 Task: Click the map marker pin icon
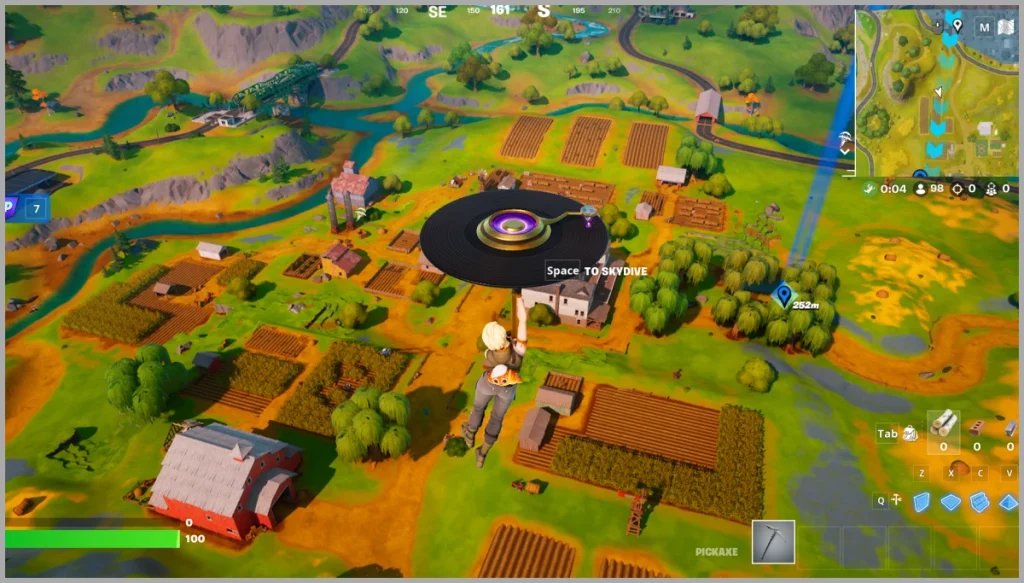pos(957,25)
